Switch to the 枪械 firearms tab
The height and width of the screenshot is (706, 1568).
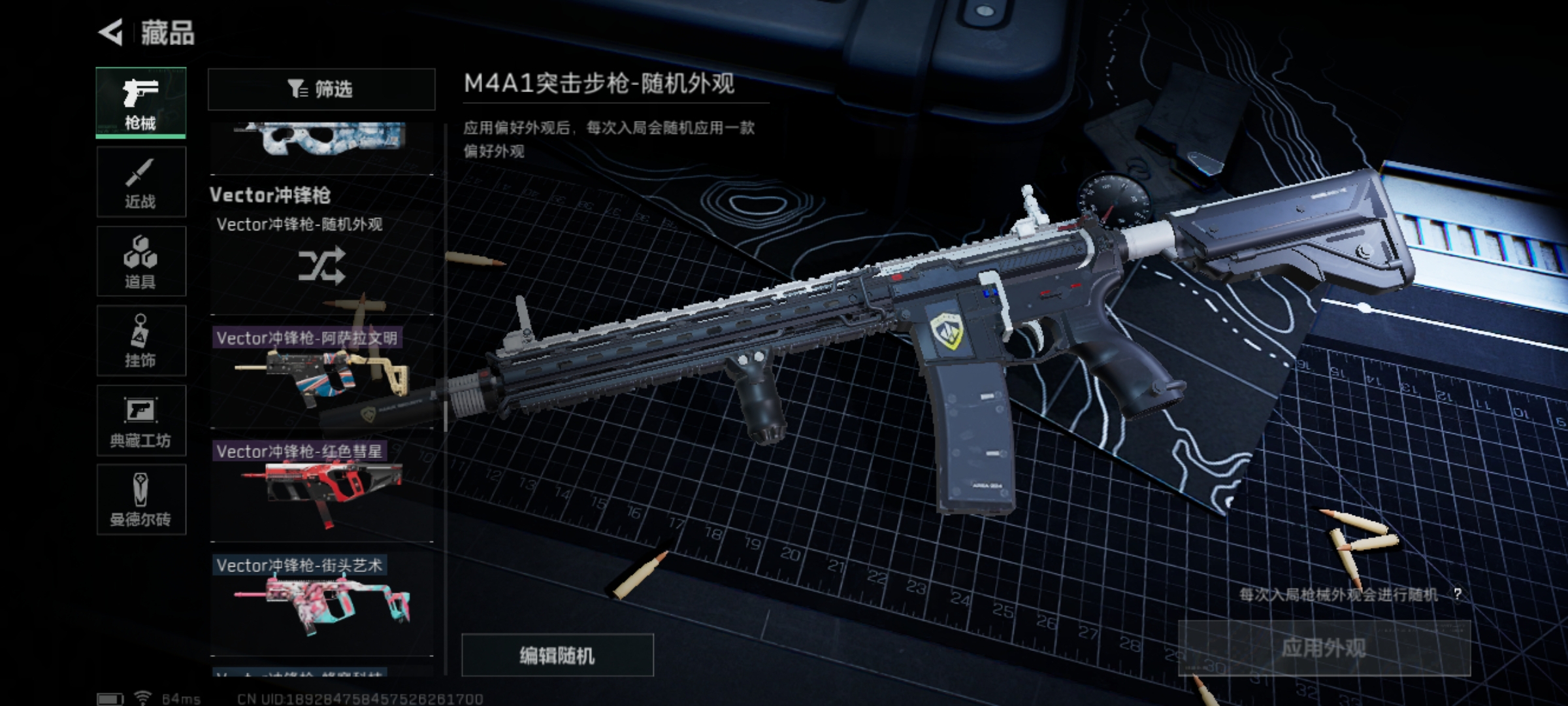141,103
